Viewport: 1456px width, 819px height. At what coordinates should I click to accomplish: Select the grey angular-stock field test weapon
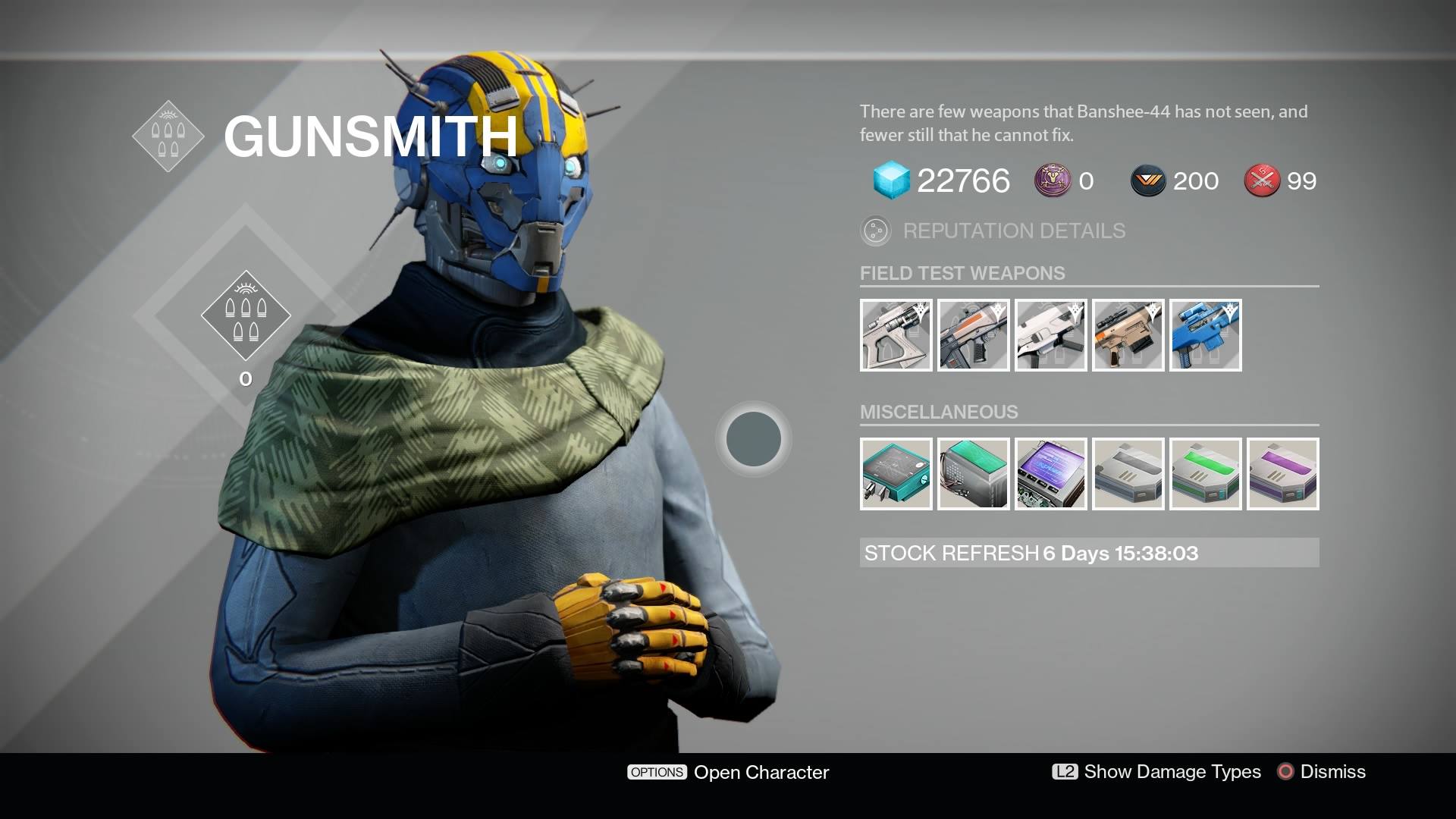pos(896,335)
